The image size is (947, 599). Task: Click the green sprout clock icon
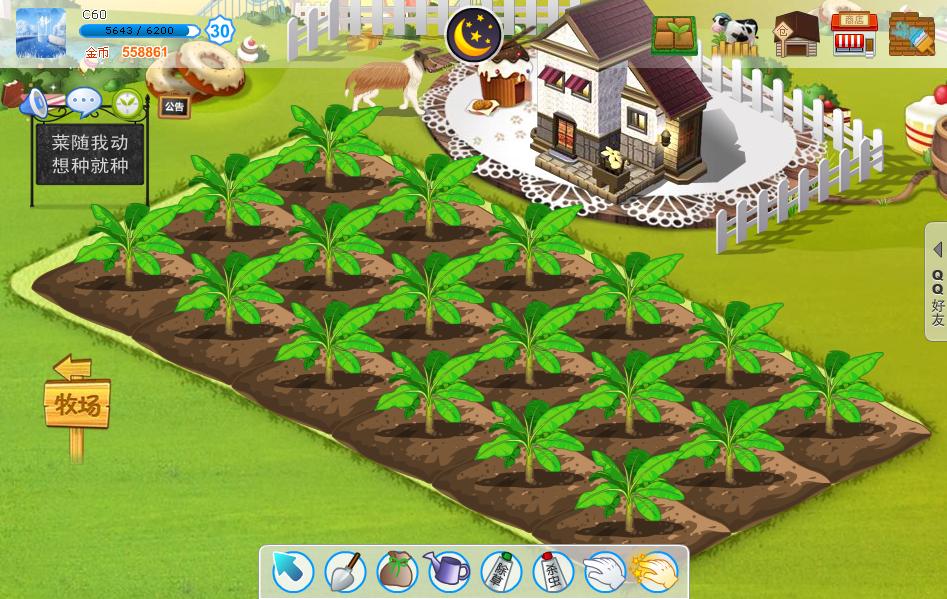tap(127, 102)
